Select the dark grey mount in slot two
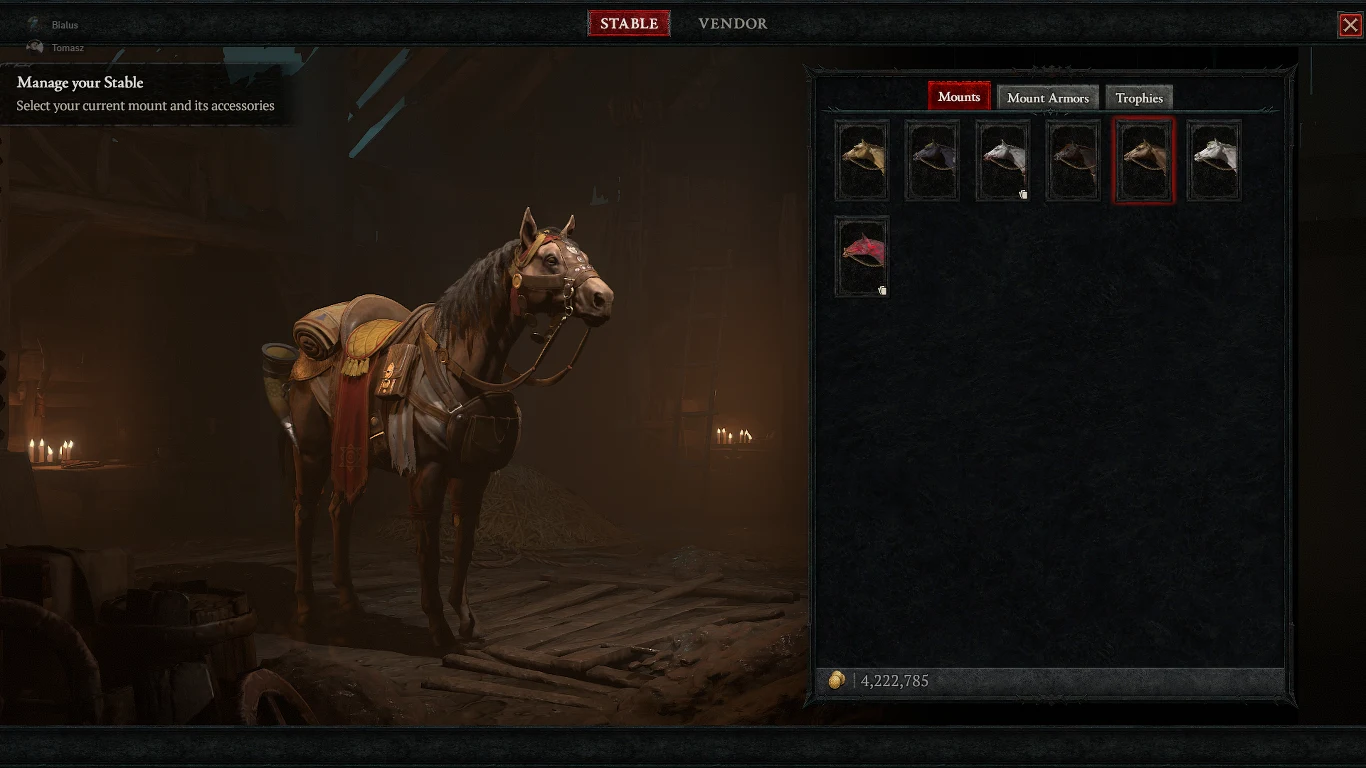 [931, 160]
